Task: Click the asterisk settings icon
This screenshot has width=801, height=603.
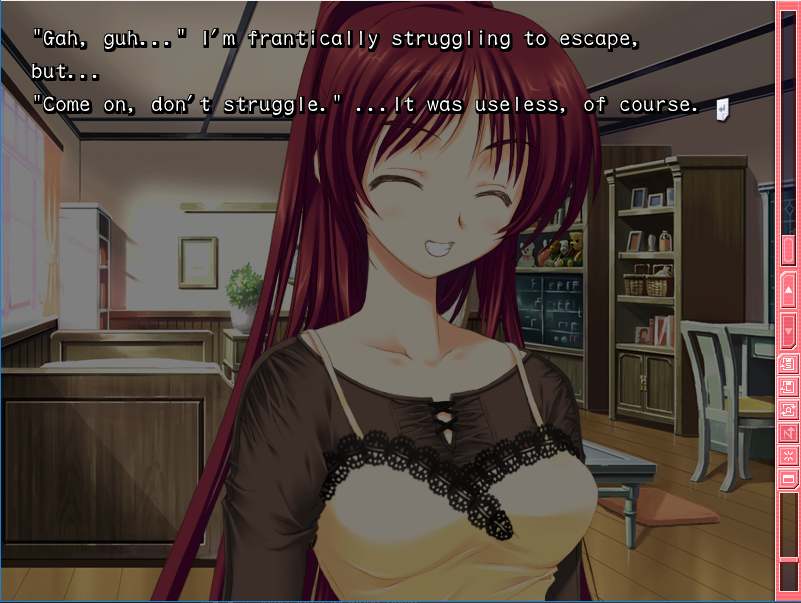Action: [x=788, y=456]
